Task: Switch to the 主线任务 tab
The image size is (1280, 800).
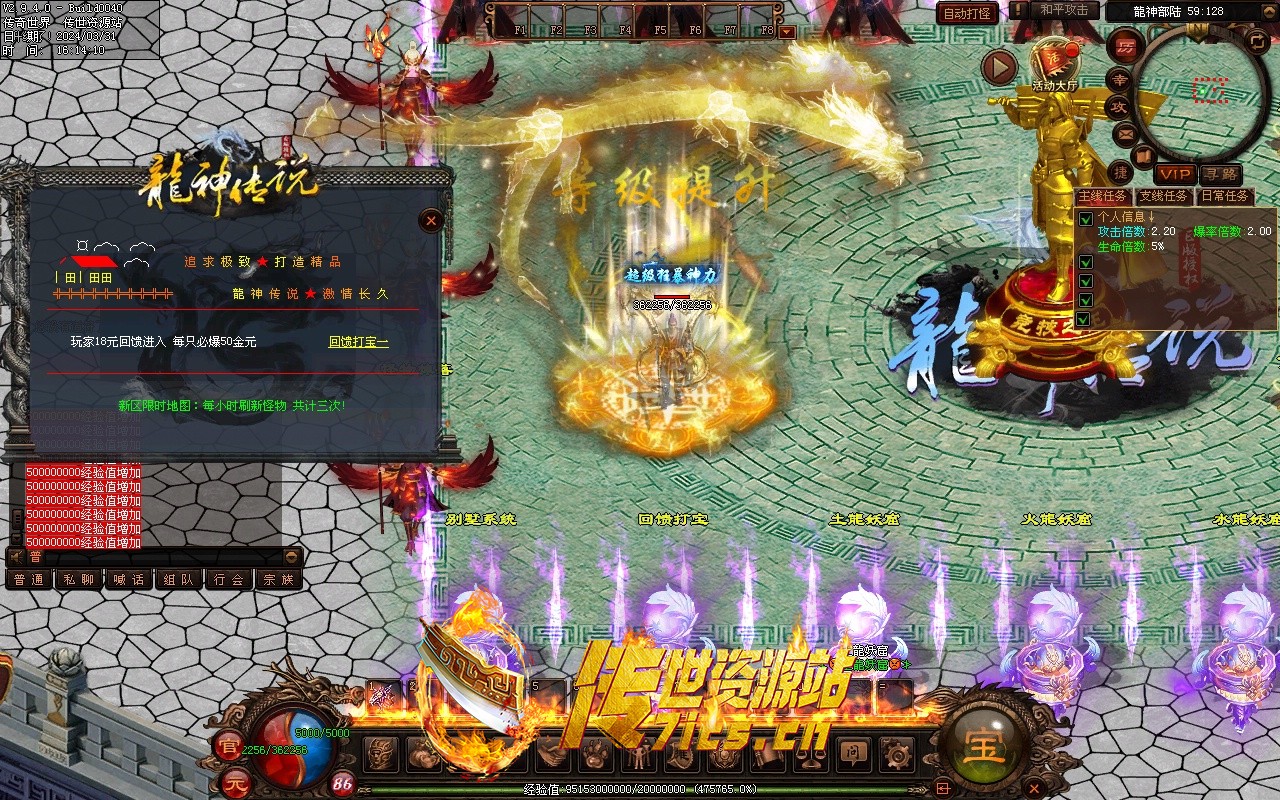Action: pos(1105,196)
